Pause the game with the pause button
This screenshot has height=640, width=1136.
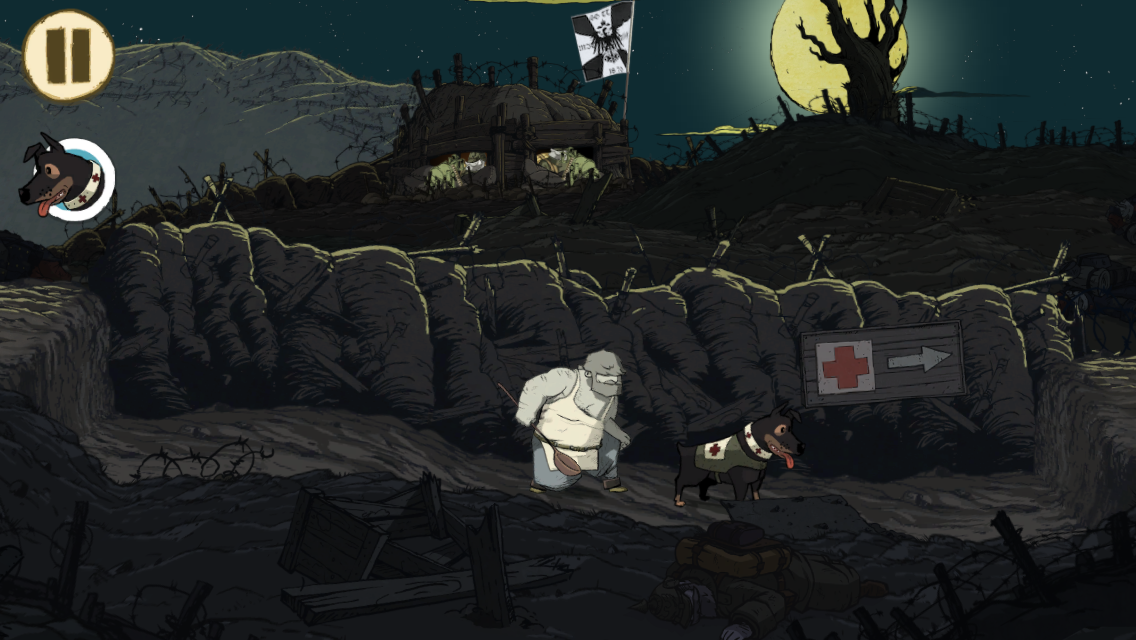pyautogui.click(x=69, y=56)
